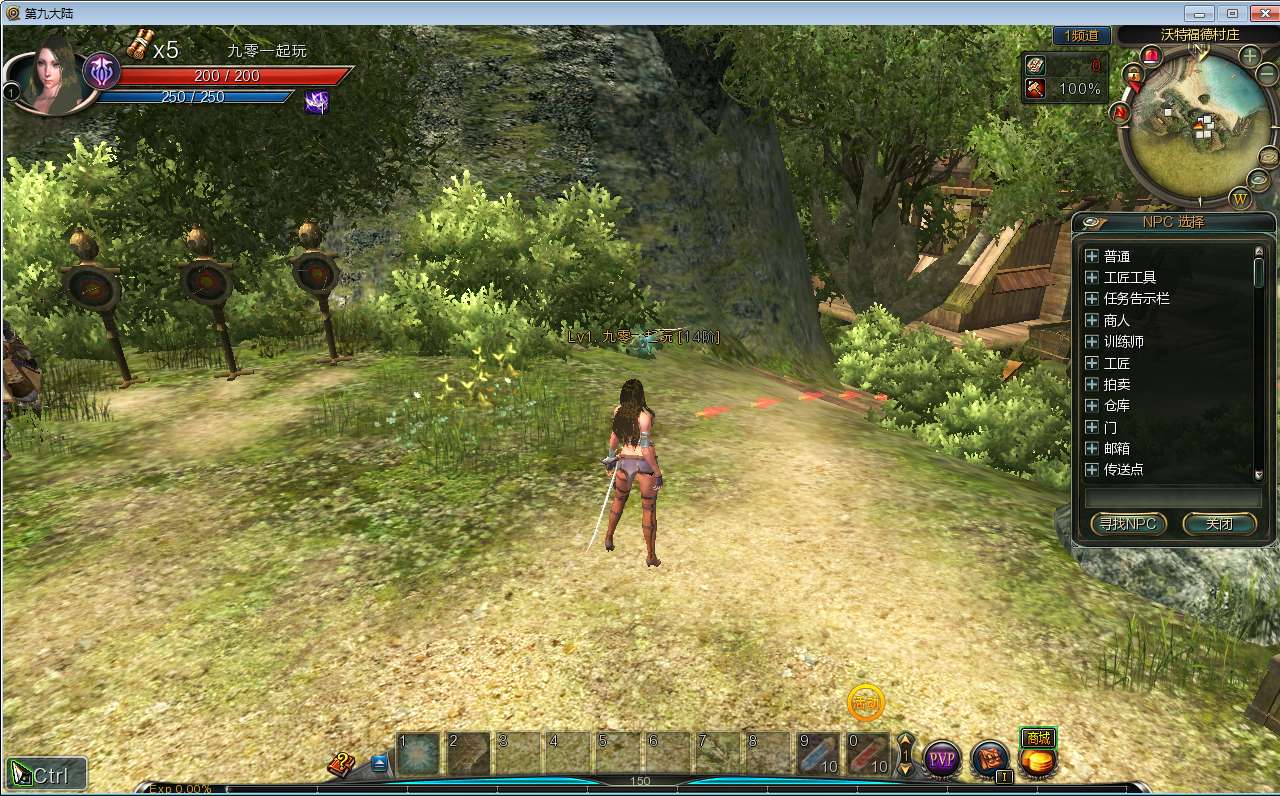Click the purple buff icon beside mana bar
Screen dimensions: 1280x796
point(316,100)
